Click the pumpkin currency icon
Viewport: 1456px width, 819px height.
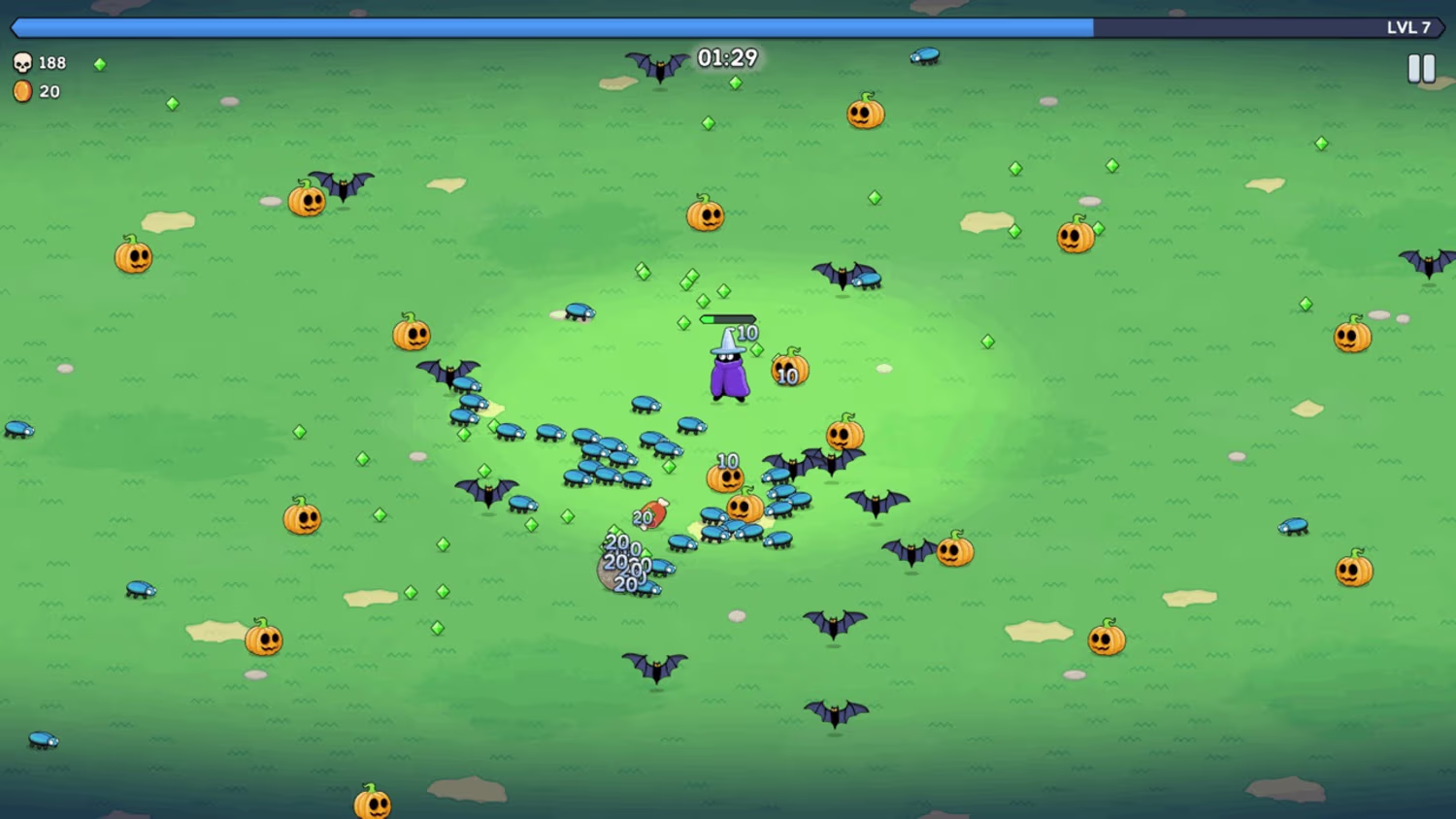click(x=23, y=91)
